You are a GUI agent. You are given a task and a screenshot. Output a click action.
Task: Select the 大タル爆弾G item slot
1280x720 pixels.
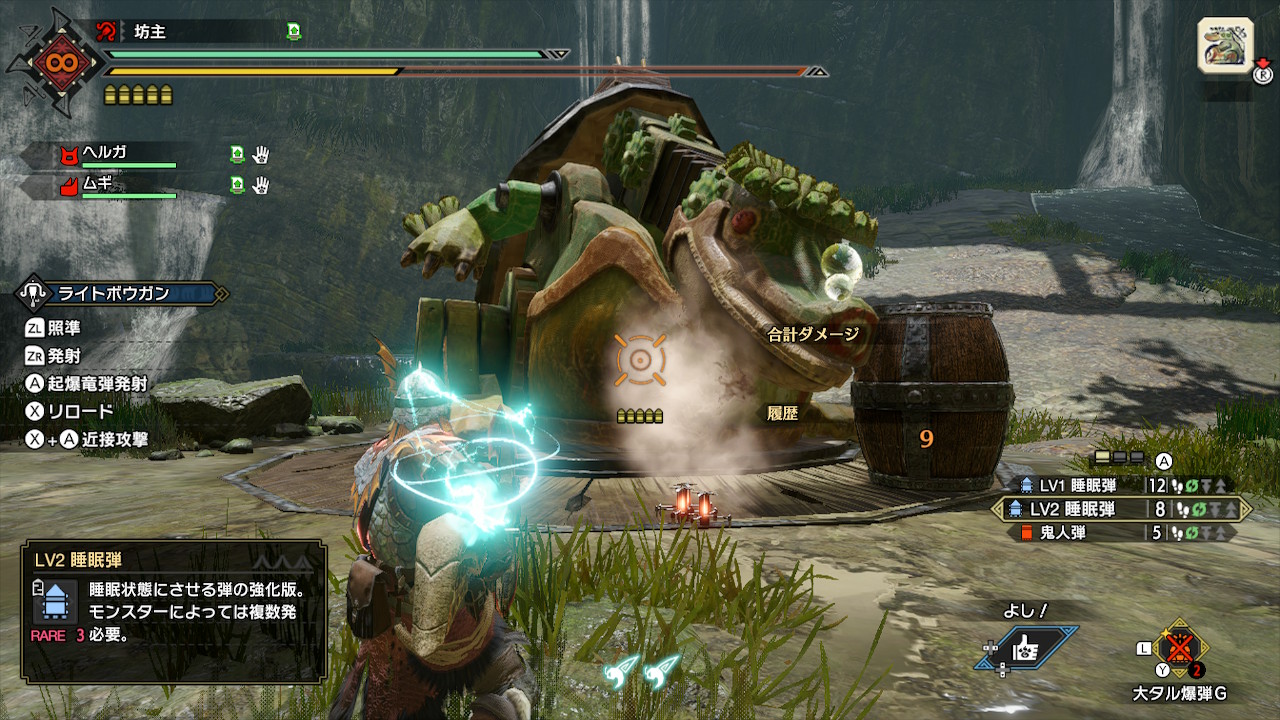(x=1179, y=651)
